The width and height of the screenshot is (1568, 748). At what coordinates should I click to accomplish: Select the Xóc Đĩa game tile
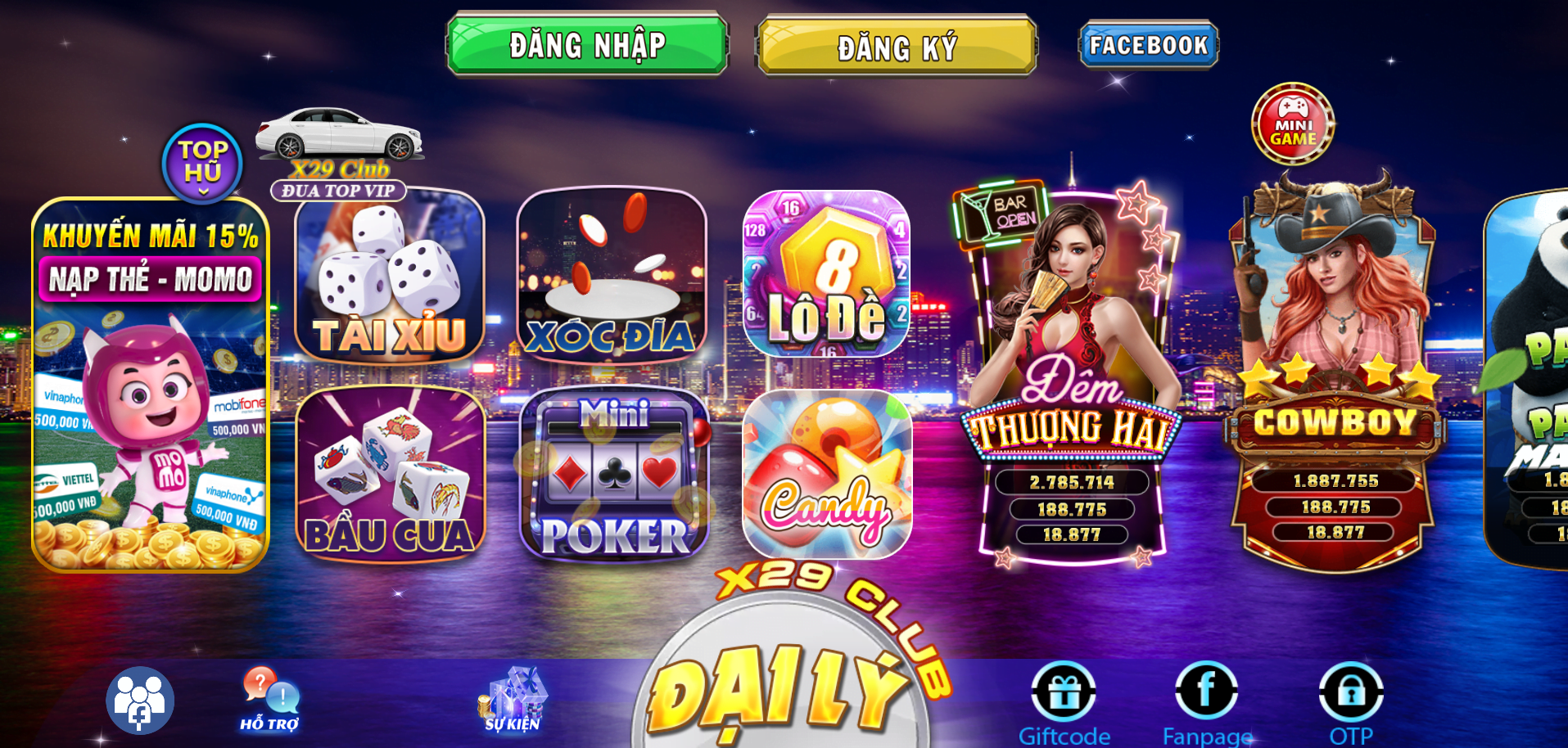tap(612, 275)
